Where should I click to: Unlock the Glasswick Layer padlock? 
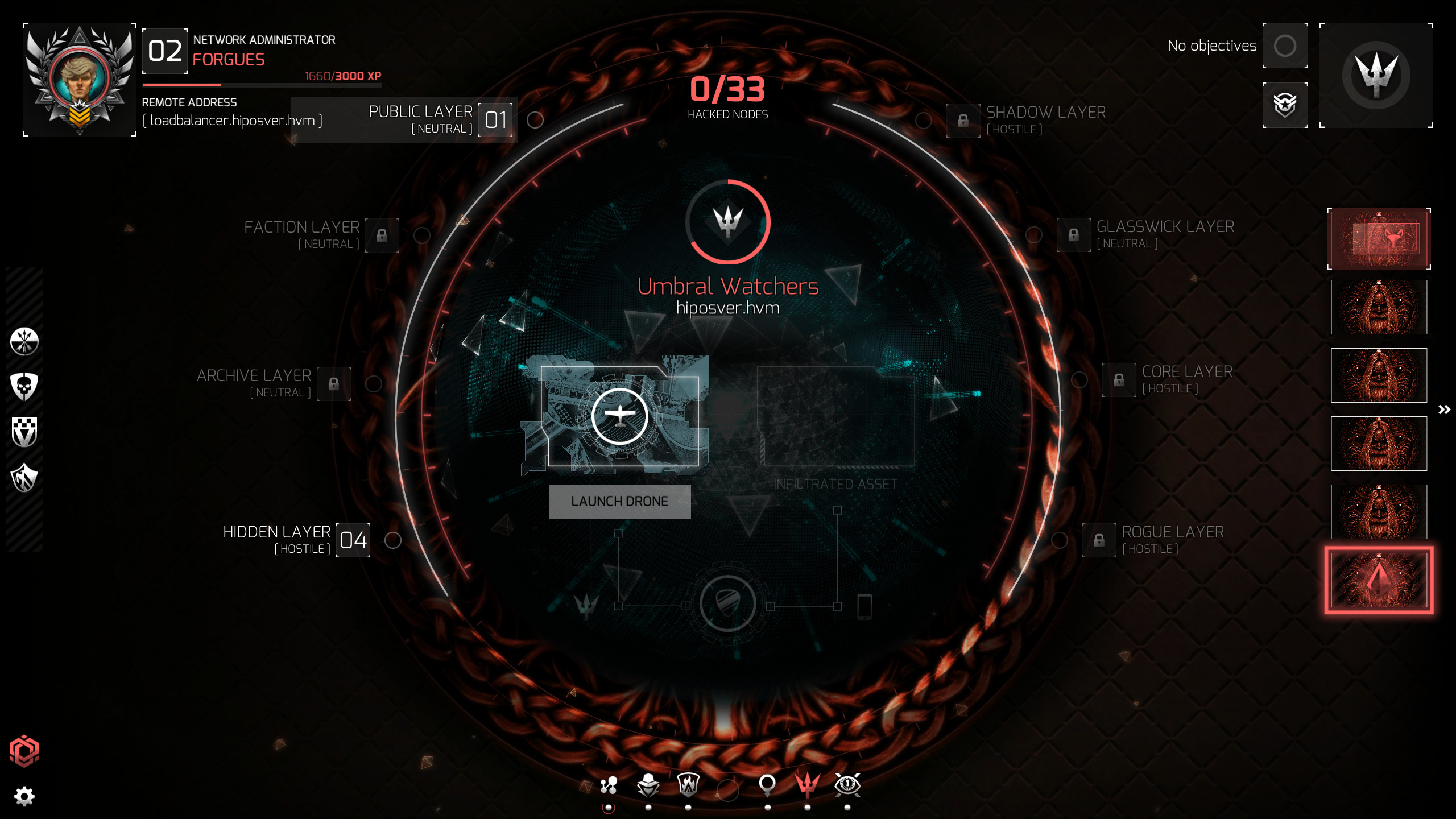(1074, 234)
